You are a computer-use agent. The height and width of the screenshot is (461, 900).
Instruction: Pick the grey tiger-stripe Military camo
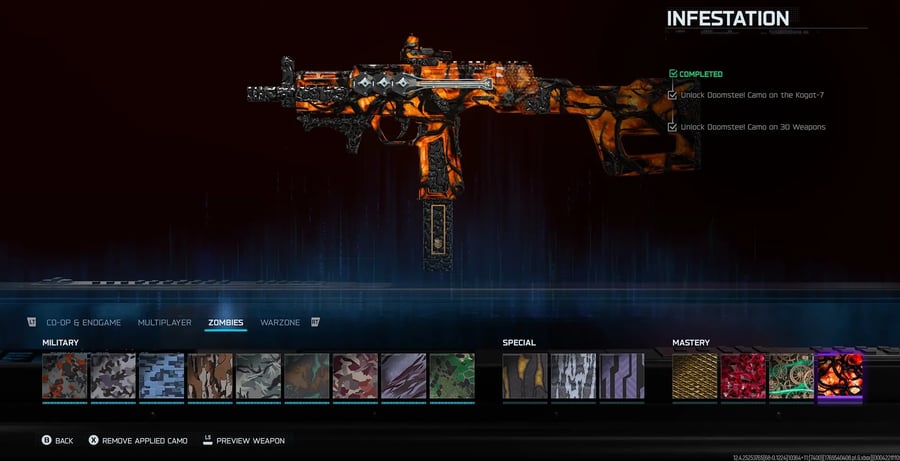pos(258,376)
